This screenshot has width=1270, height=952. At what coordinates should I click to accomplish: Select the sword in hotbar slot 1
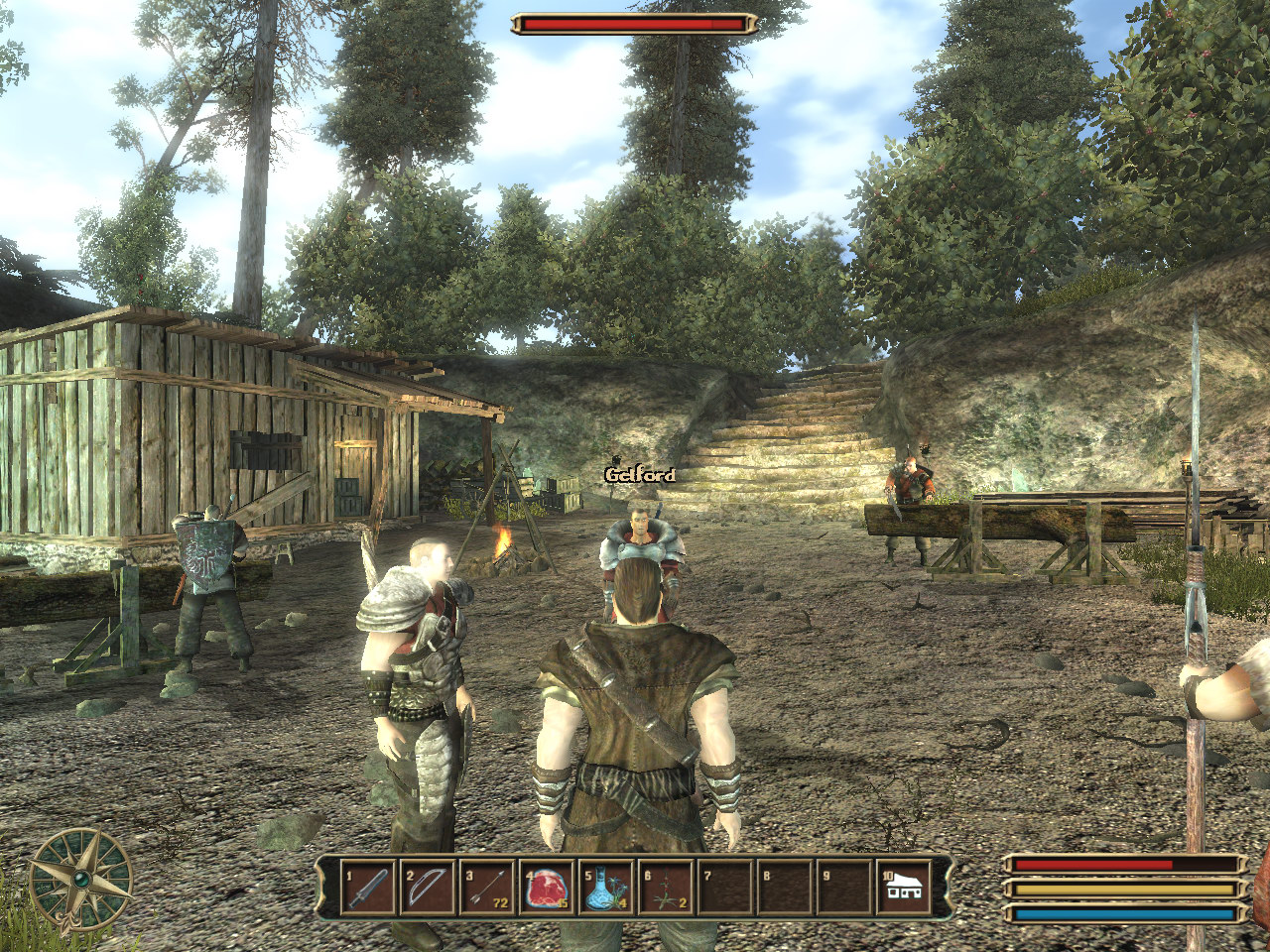tap(368, 887)
